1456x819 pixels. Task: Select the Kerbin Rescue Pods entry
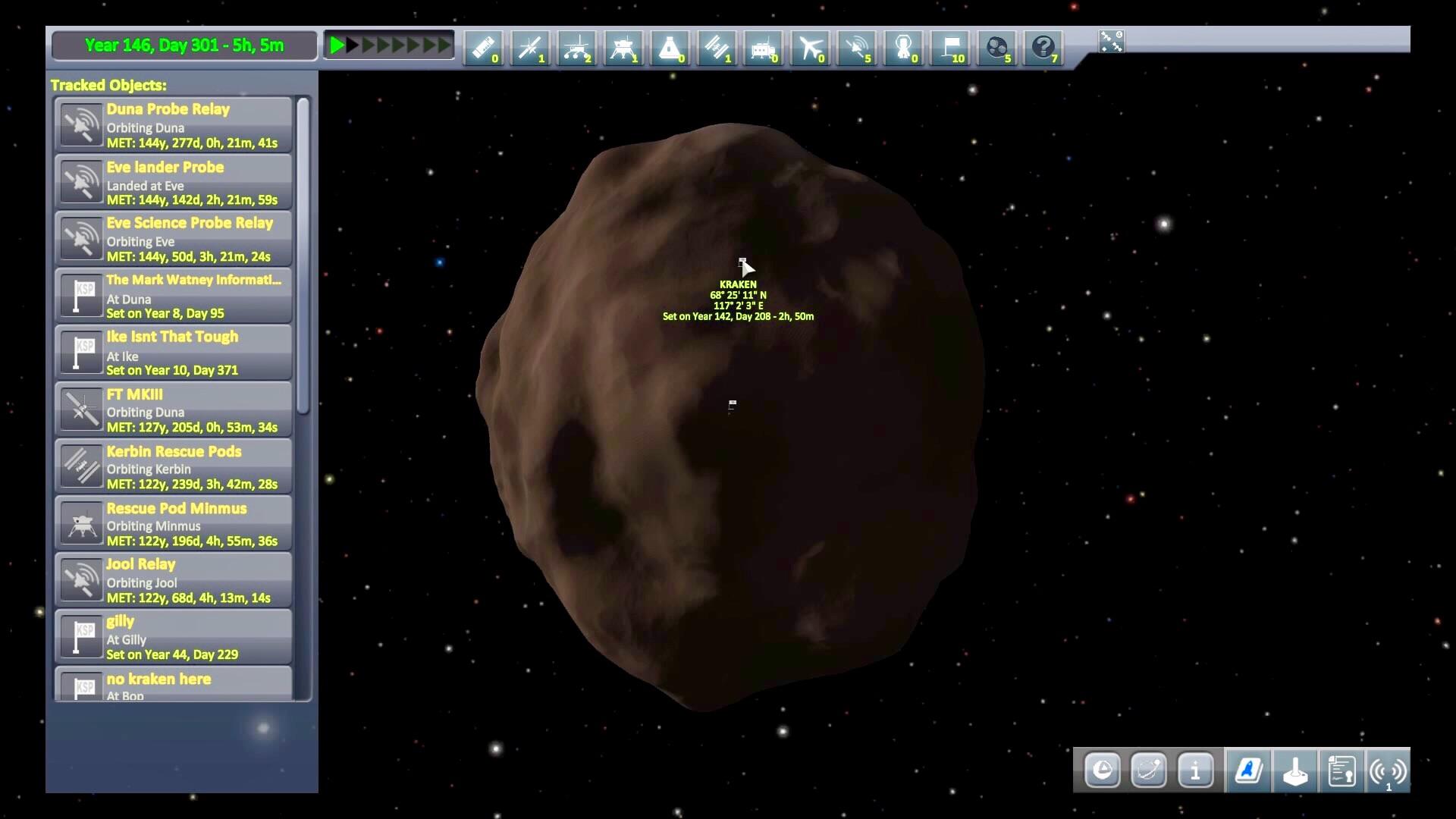pyautogui.click(x=173, y=465)
